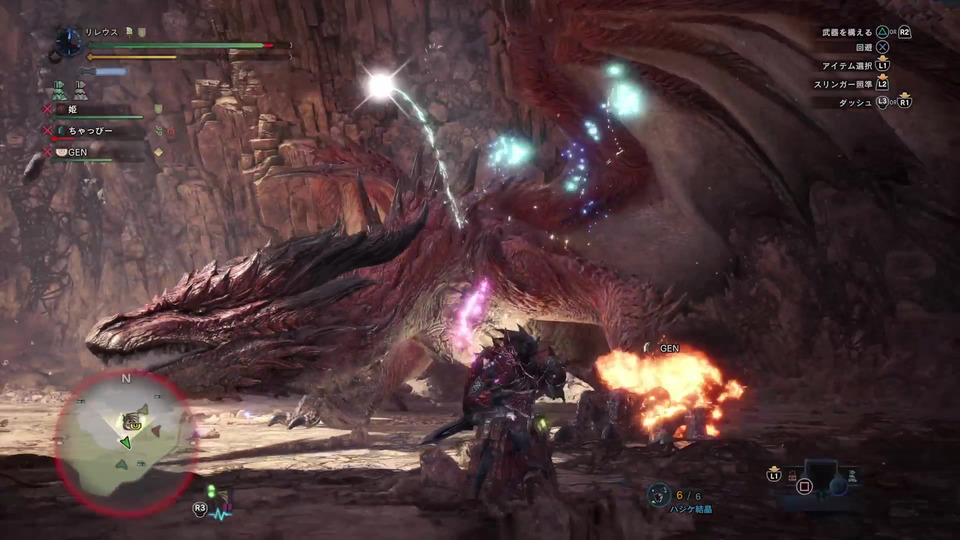The height and width of the screenshot is (540, 960).
Task: Click the quest timer clock icon
Action: 68,41
